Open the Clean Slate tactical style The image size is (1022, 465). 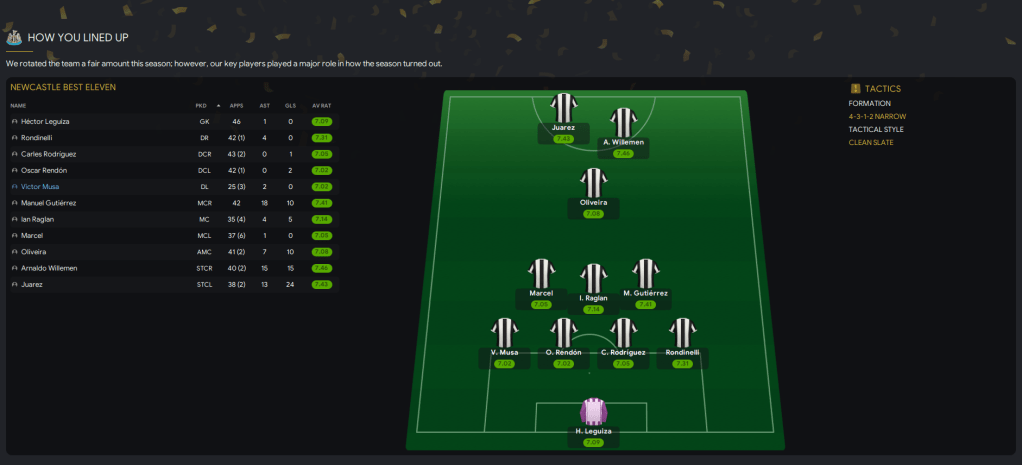871,142
